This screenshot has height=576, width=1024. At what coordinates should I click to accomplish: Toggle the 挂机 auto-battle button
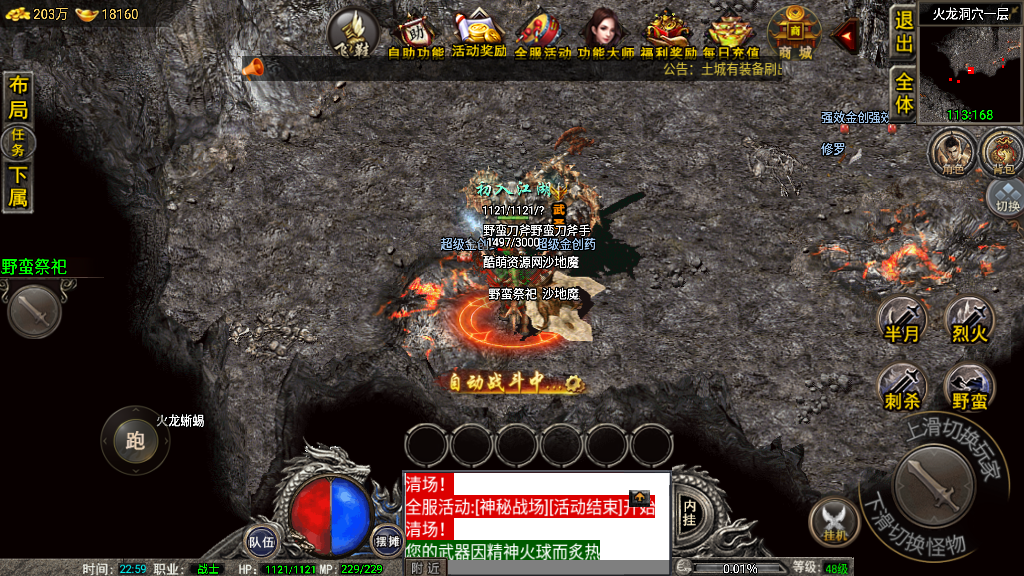833,522
